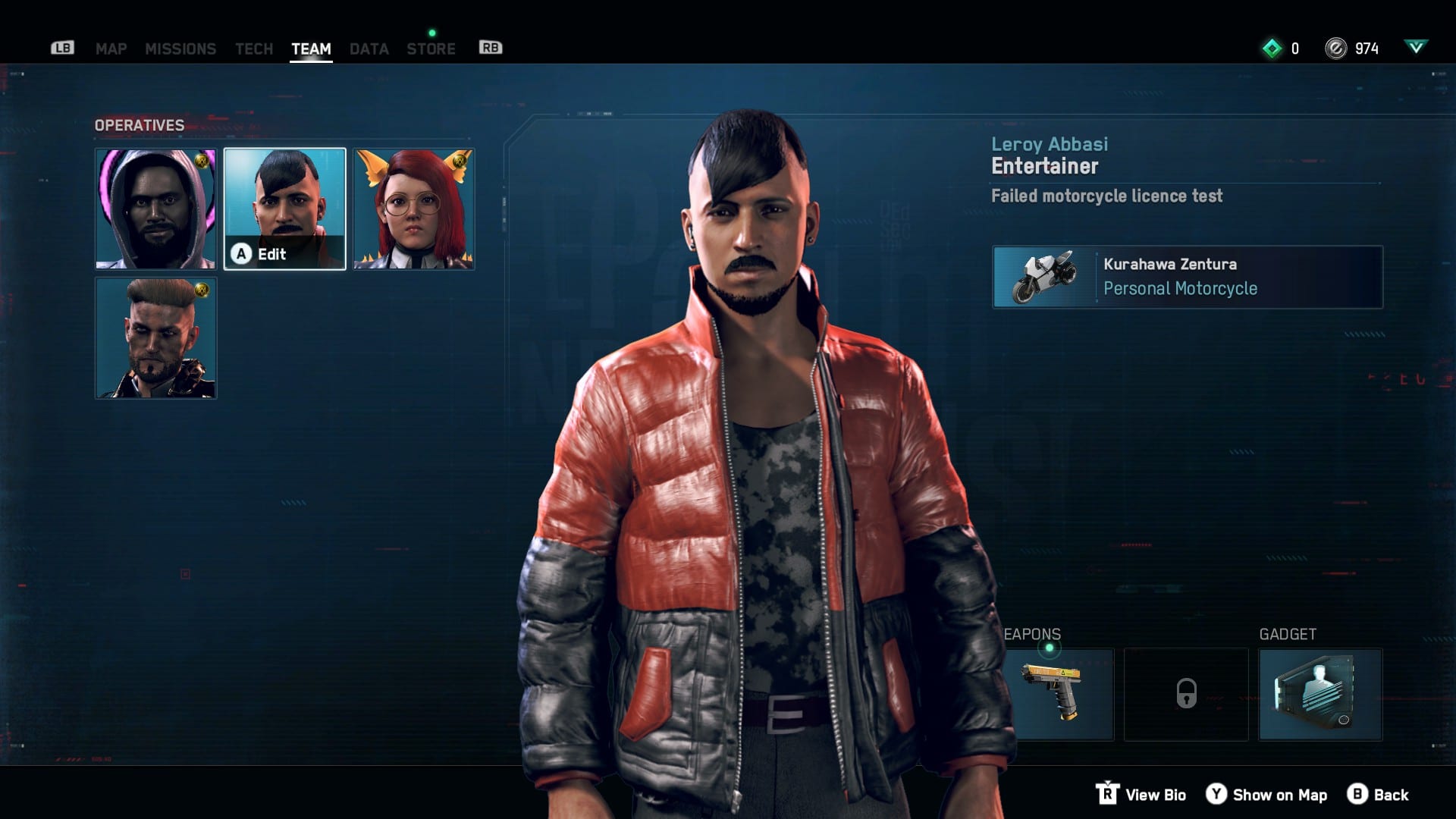The image size is (1456, 819).
Task: Go to the TECH tab
Action: tap(254, 49)
